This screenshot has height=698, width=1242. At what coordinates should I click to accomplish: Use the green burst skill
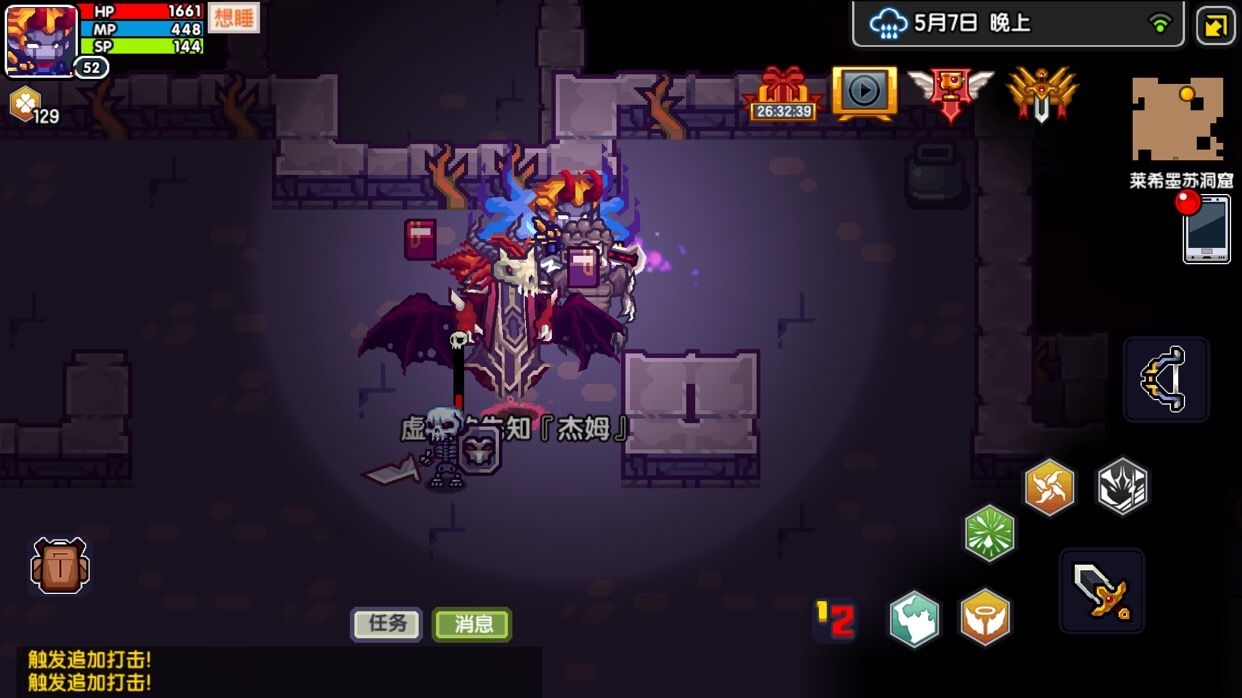point(989,533)
